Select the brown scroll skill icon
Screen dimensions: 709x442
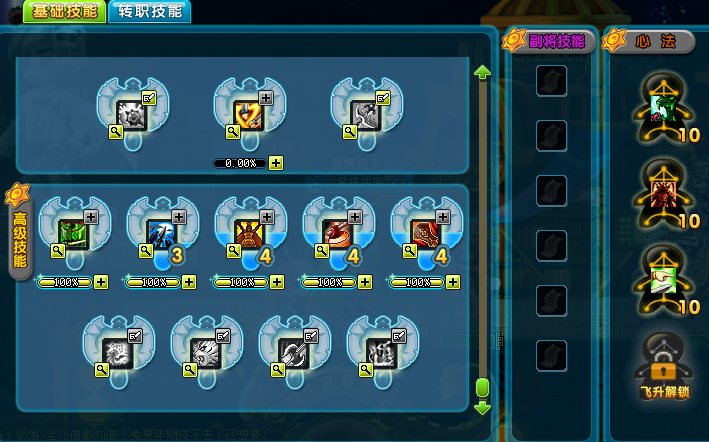pos(424,232)
